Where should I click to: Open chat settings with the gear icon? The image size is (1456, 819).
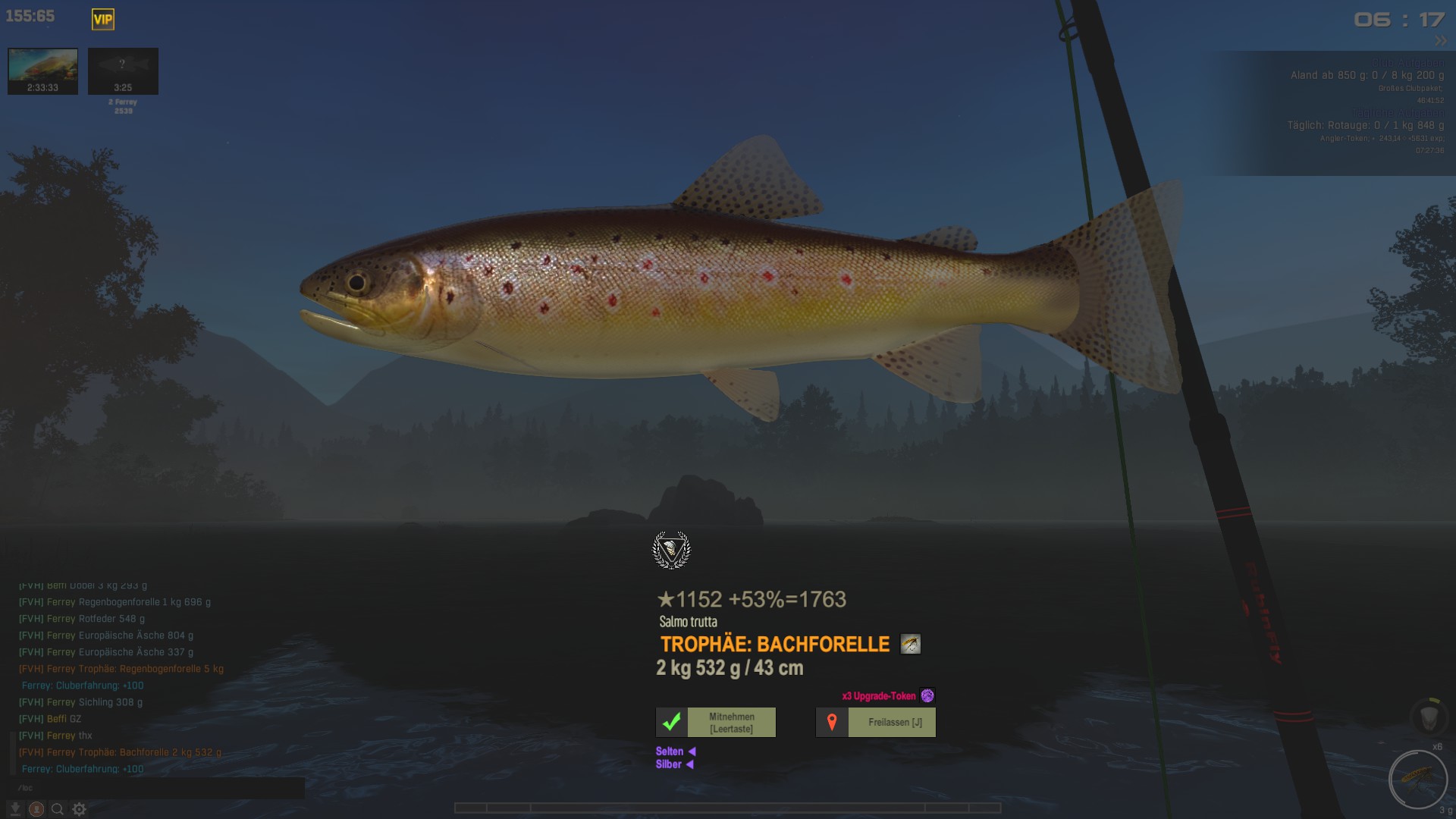[x=79, y=809]
